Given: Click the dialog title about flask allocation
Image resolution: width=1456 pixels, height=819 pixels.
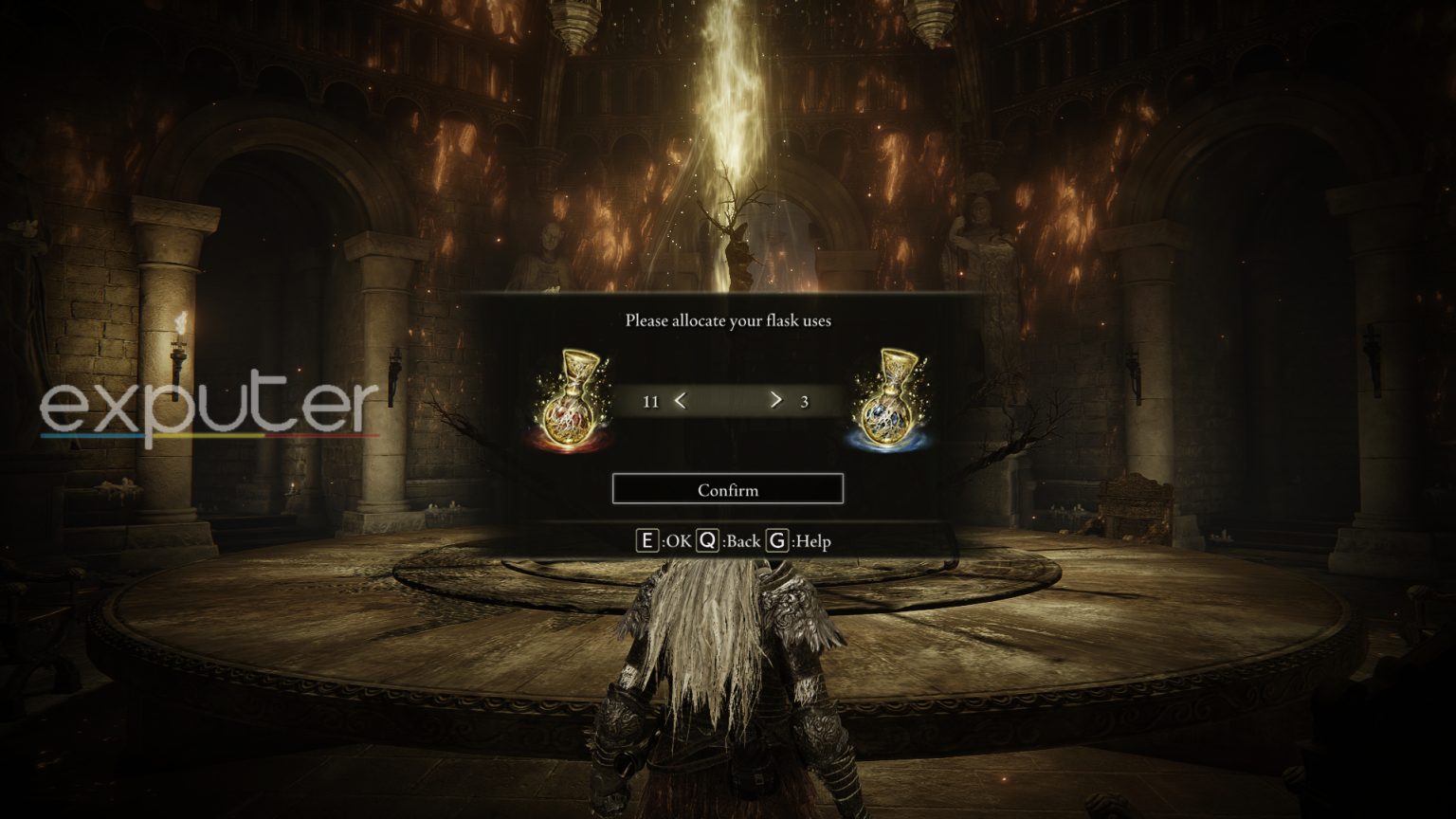Looking at the screenshot, I should tap(728, 321).
